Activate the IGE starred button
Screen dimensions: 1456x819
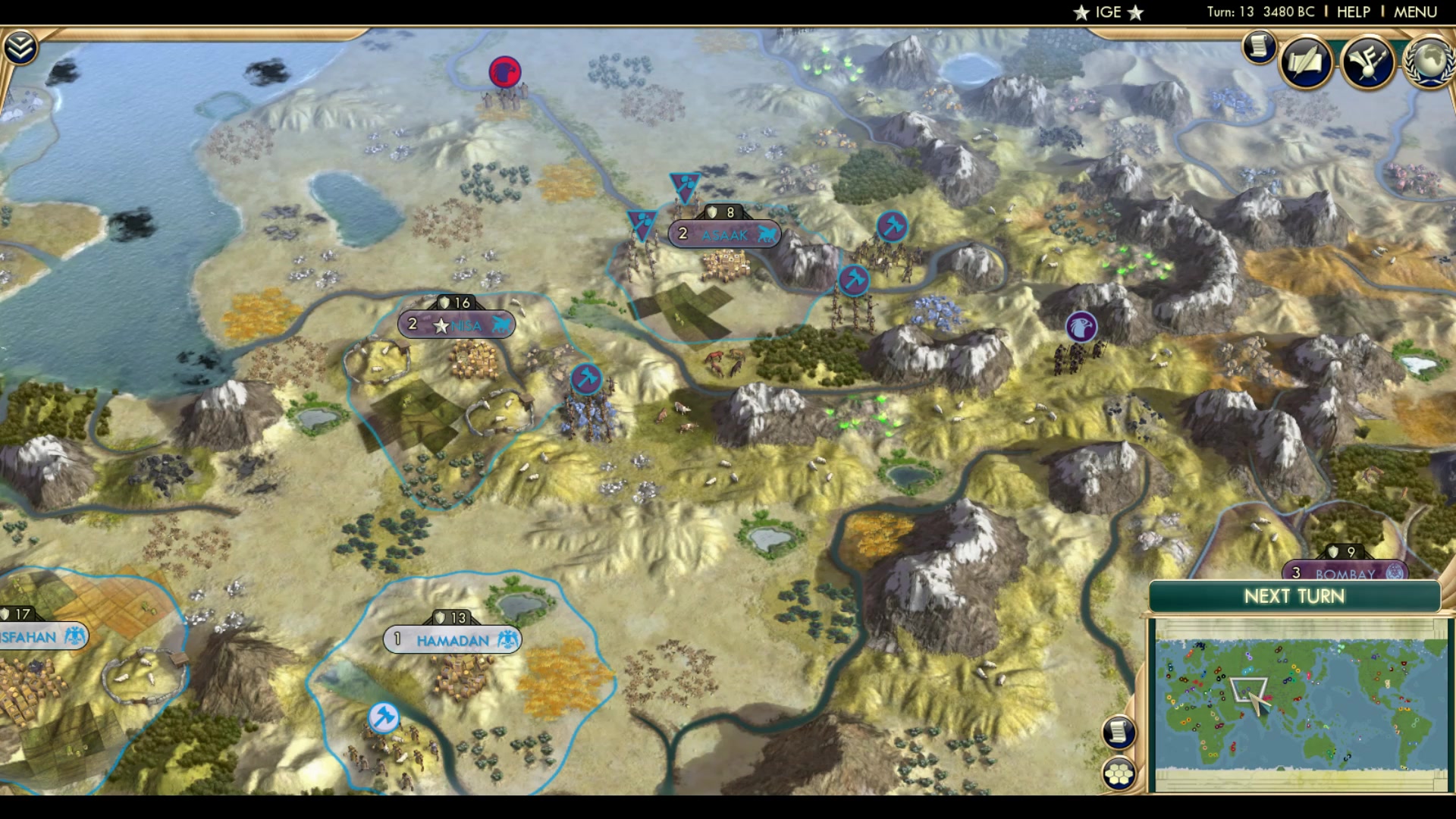click(1108, 12)
